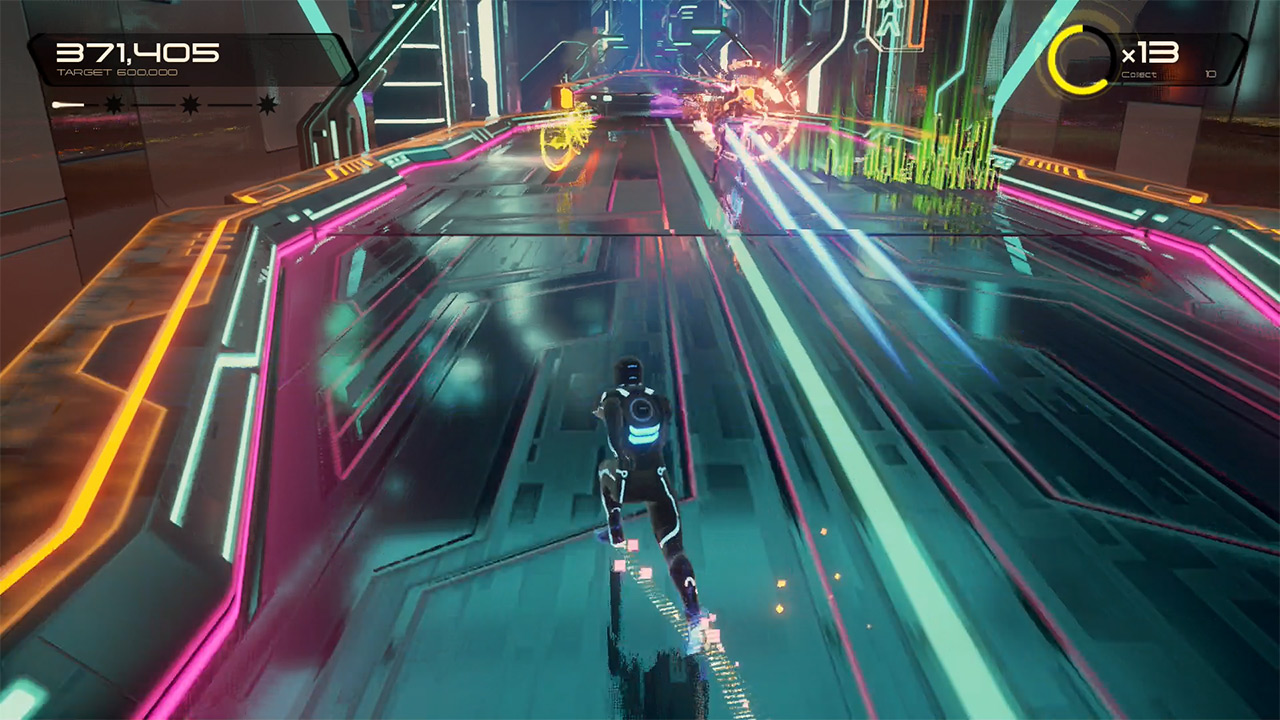Click the progress bar indicator at track start
Image resolution: width=1280 pixels, height=720 pixels.
click(x=57, y=104)
